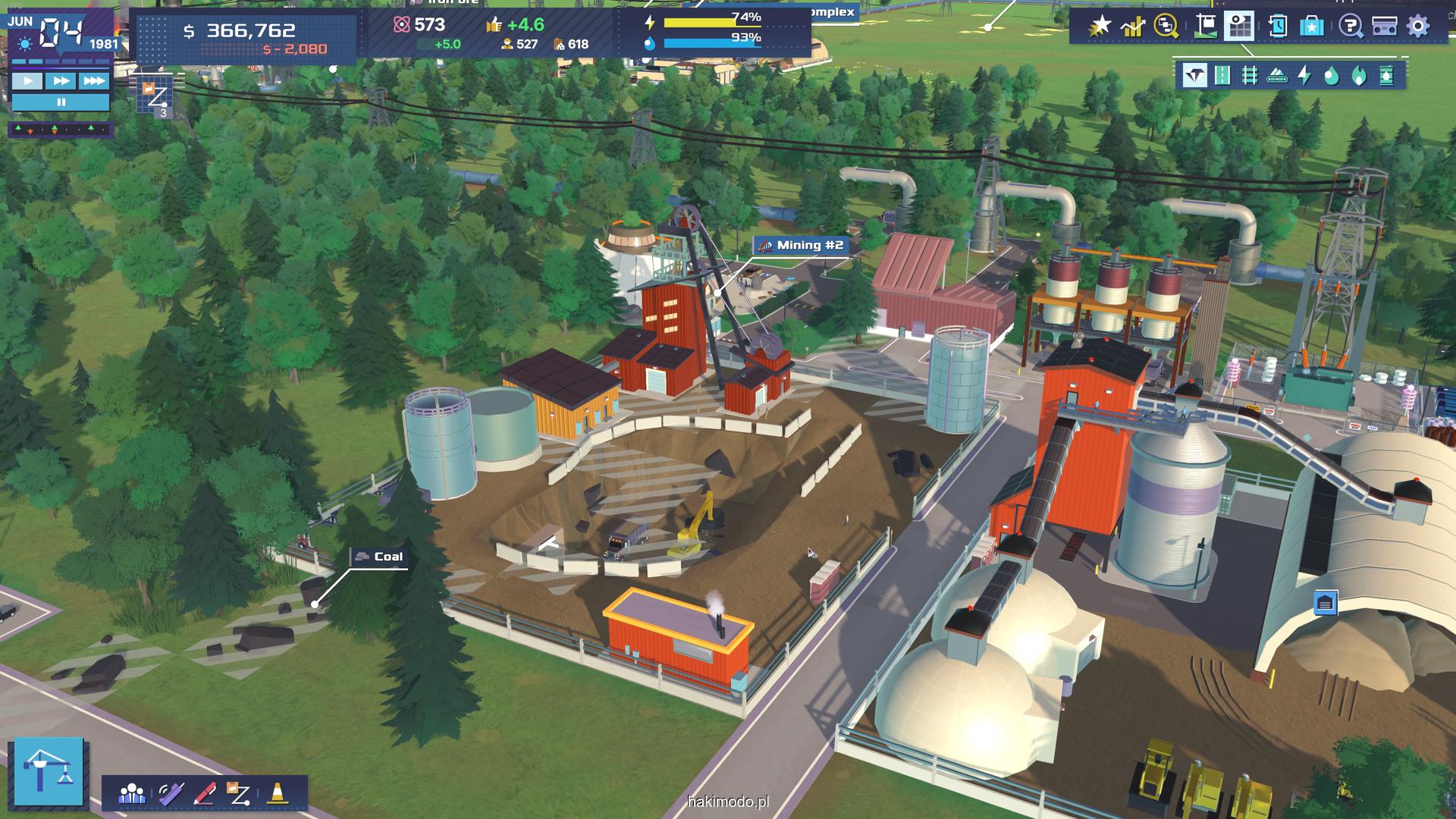Toggle the eye grid overlay view
The height and width of the screenshot is (819, 1456).
click(x=1240, y=27)
